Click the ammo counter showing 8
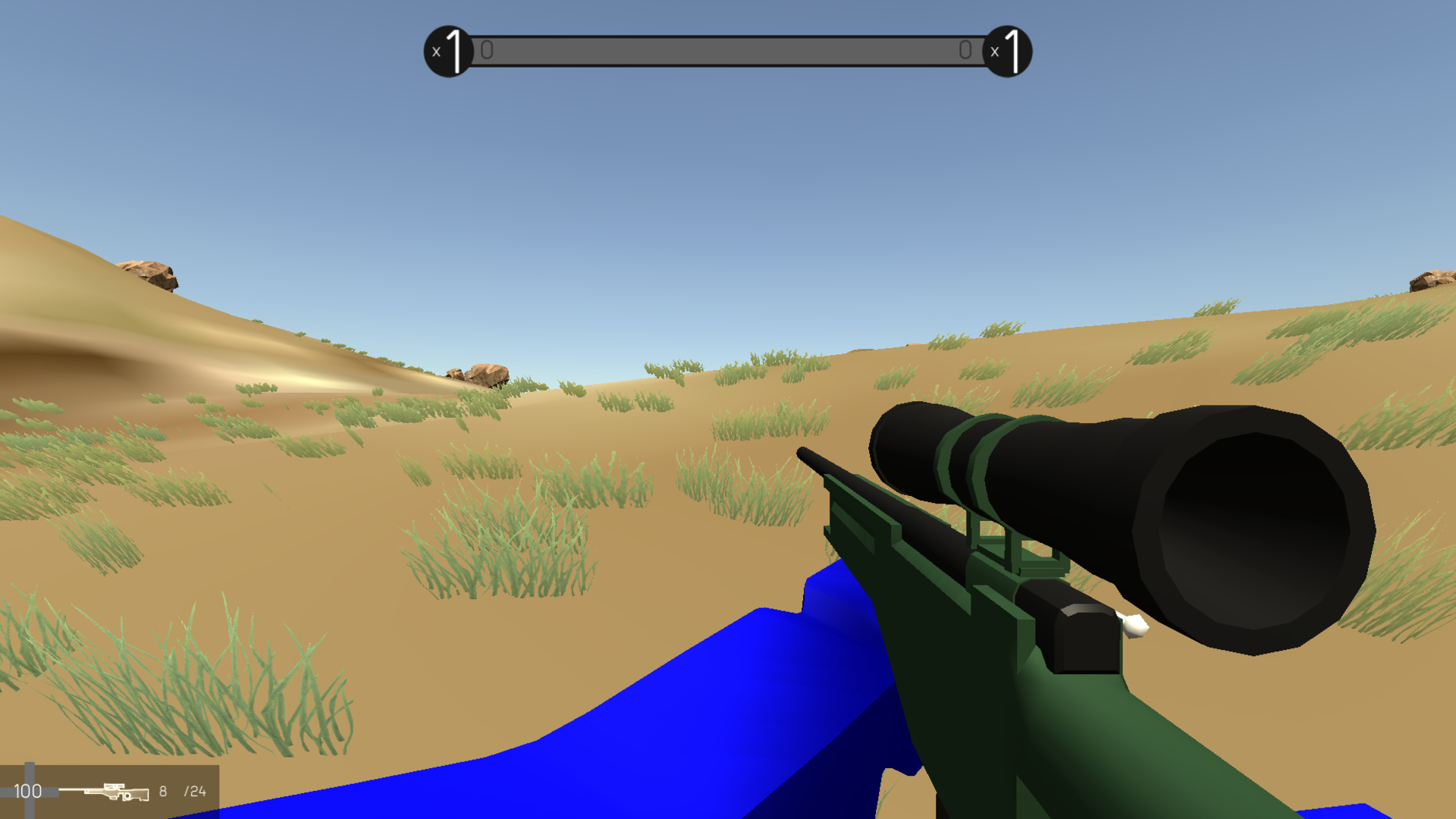 [162, 791]
